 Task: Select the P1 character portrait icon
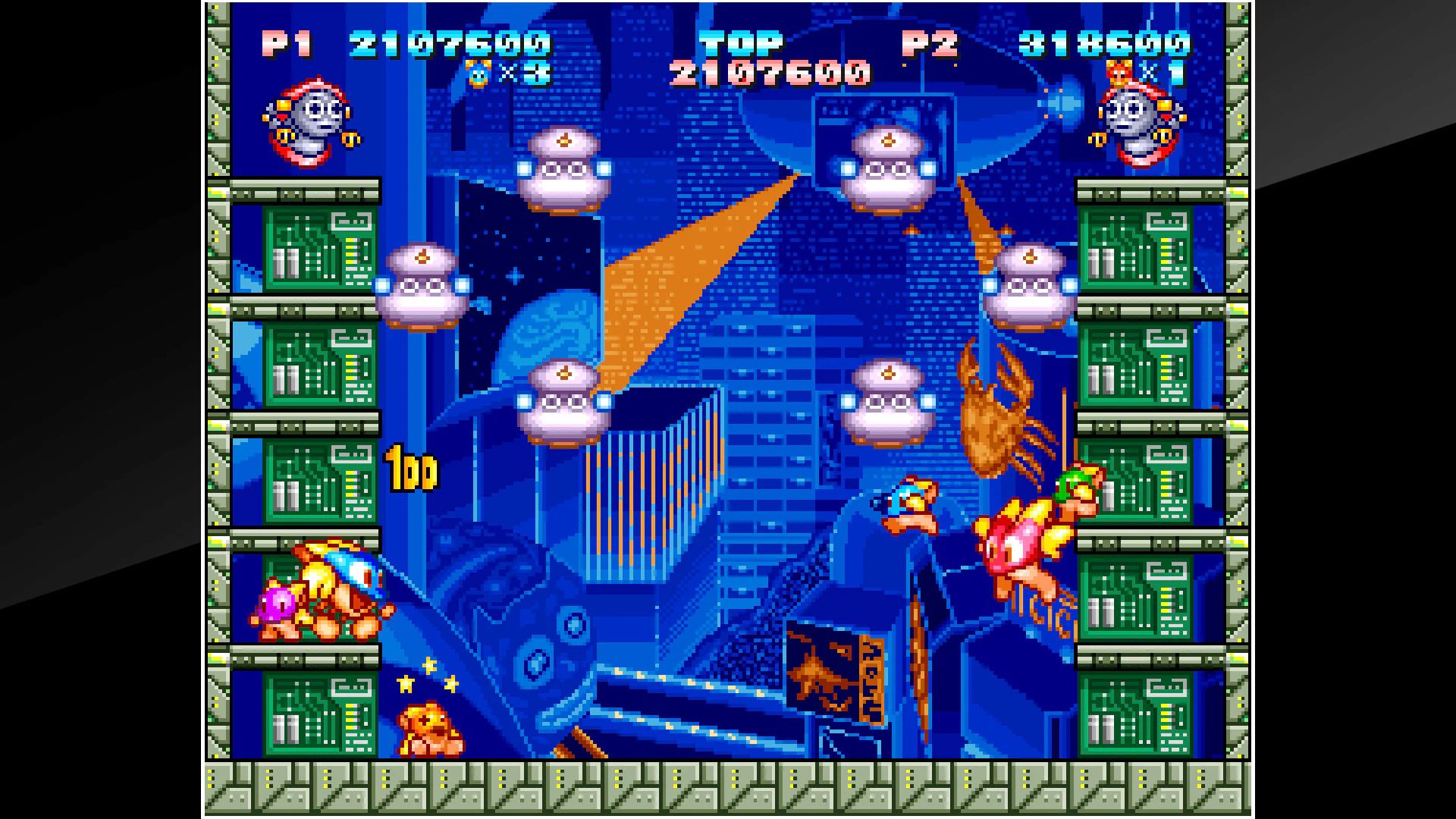coord(307,121)
